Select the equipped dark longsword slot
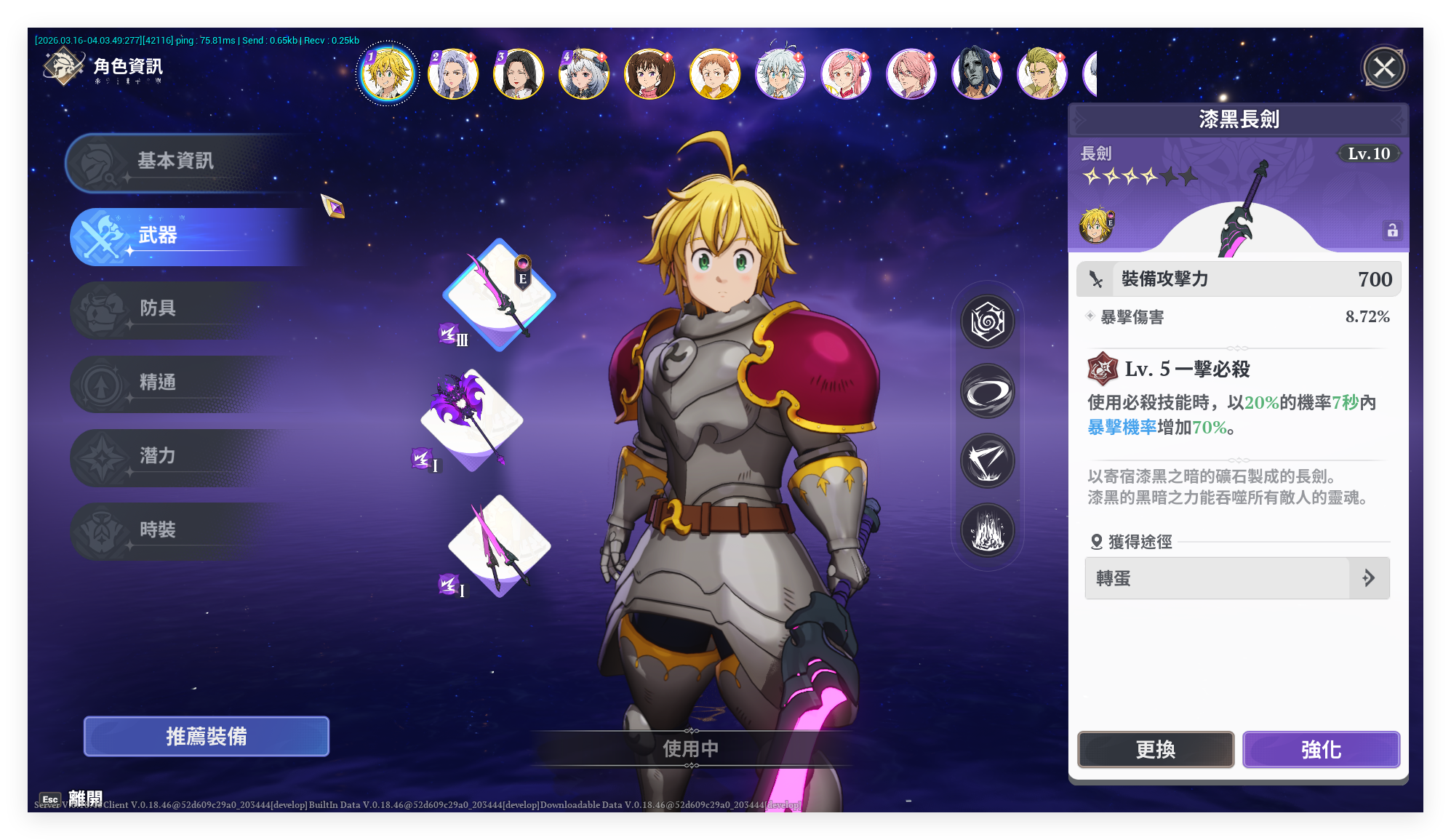1451x840 pixels. (x=499, y=295)
